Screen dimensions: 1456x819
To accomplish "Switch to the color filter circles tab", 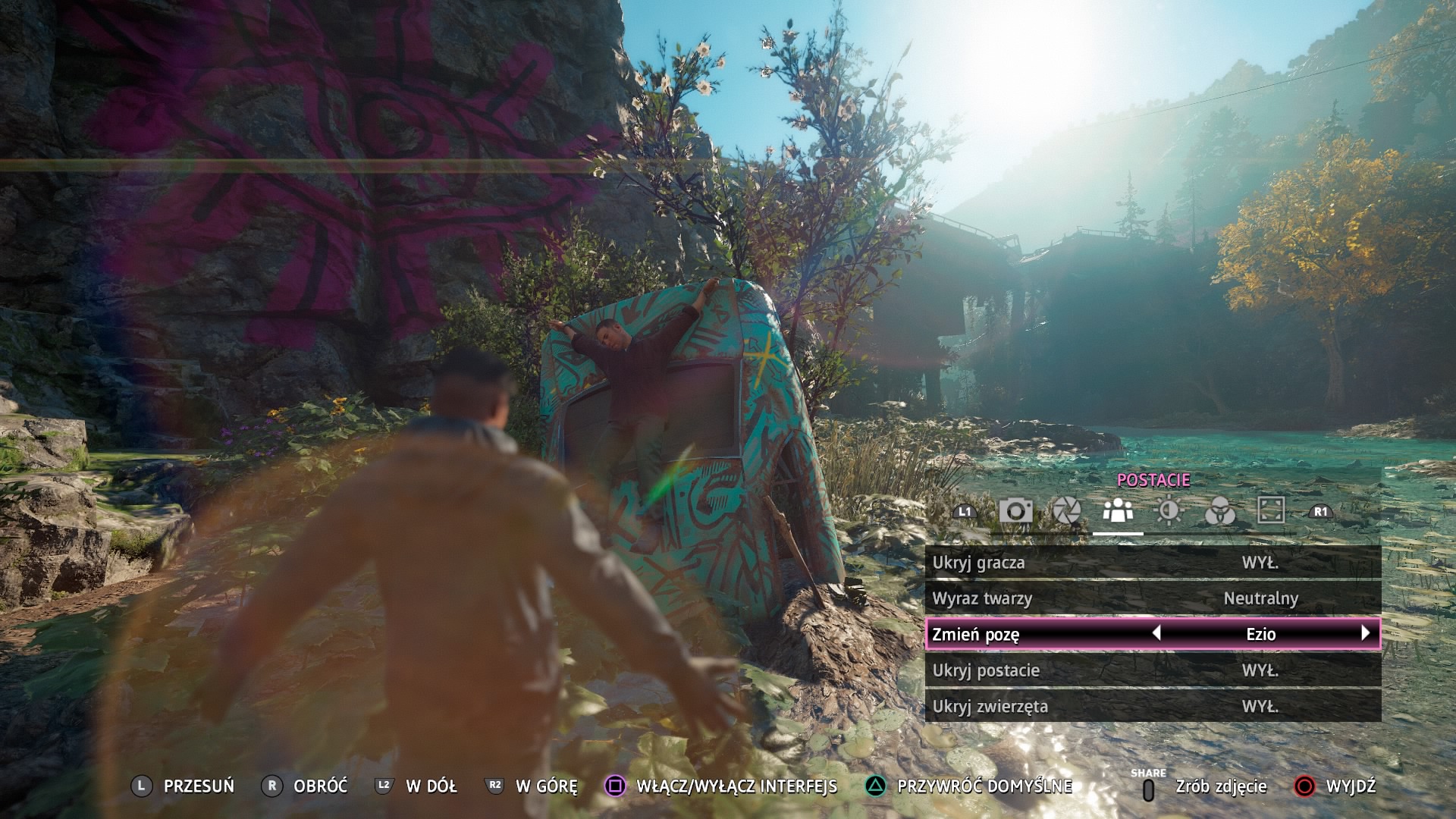I will coord(1219,512).
